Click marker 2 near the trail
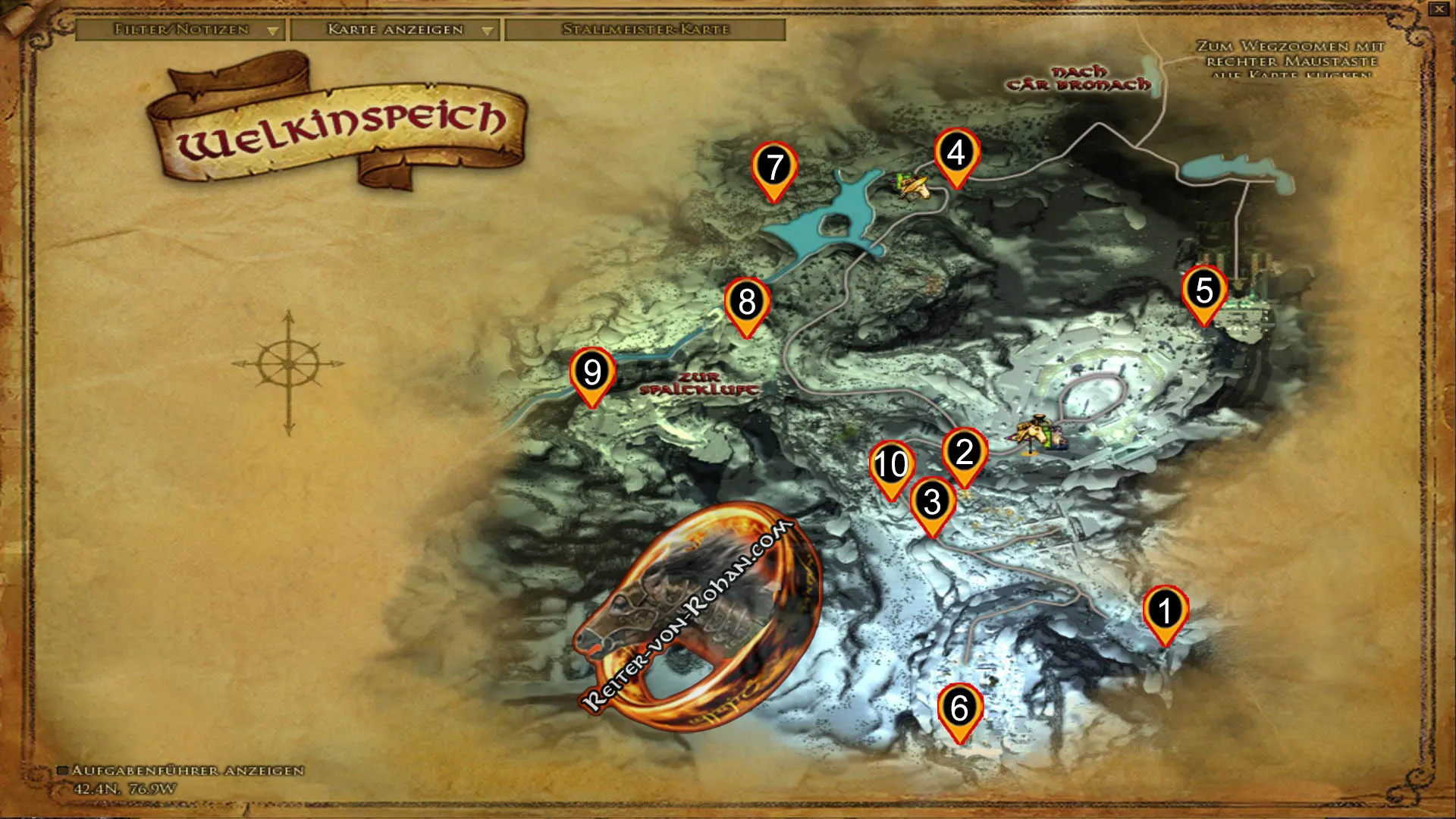This screenshot has height=819, width=1456. click(x=965, y=452)
